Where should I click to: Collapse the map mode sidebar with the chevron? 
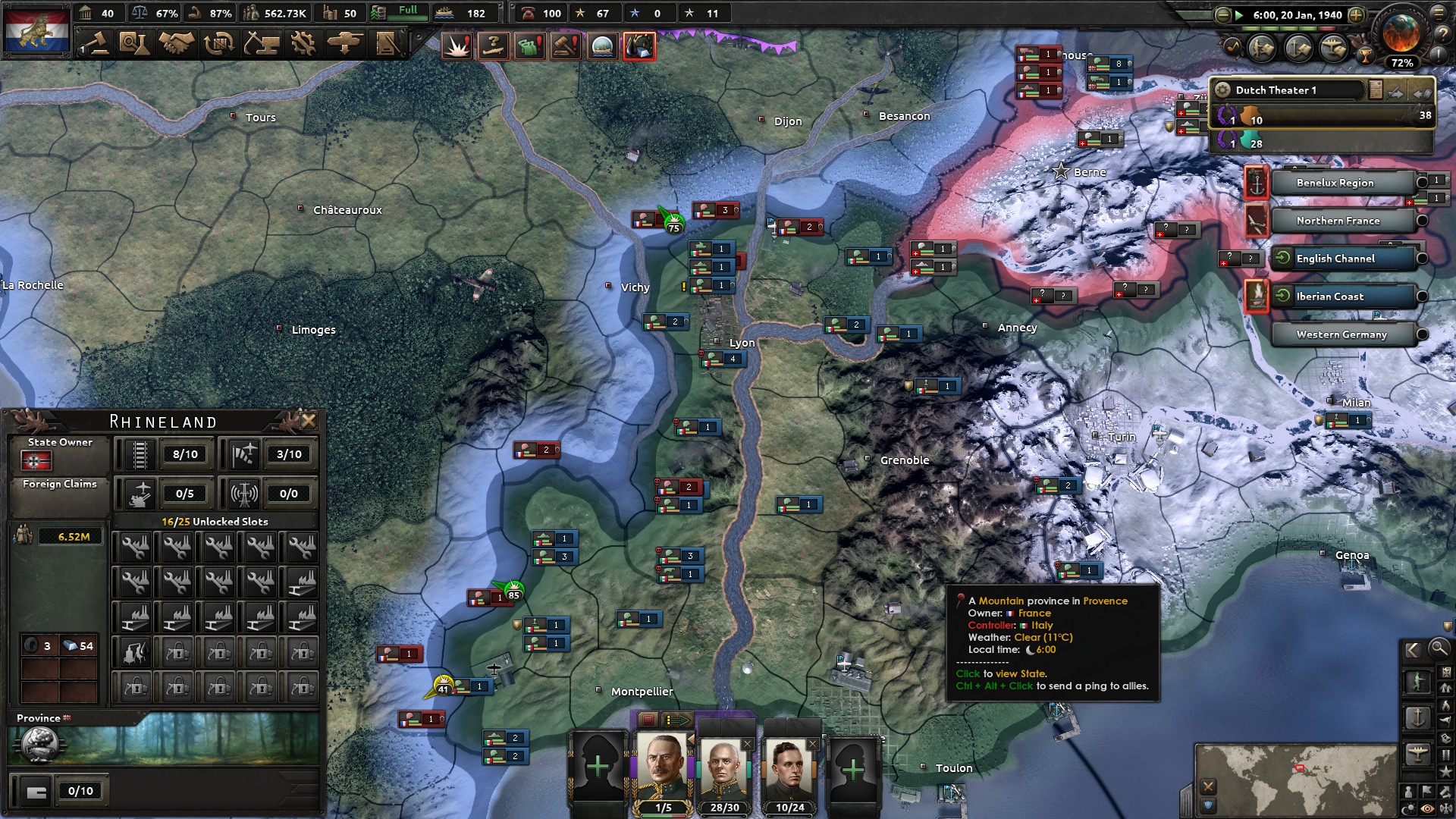point(1412,650)
